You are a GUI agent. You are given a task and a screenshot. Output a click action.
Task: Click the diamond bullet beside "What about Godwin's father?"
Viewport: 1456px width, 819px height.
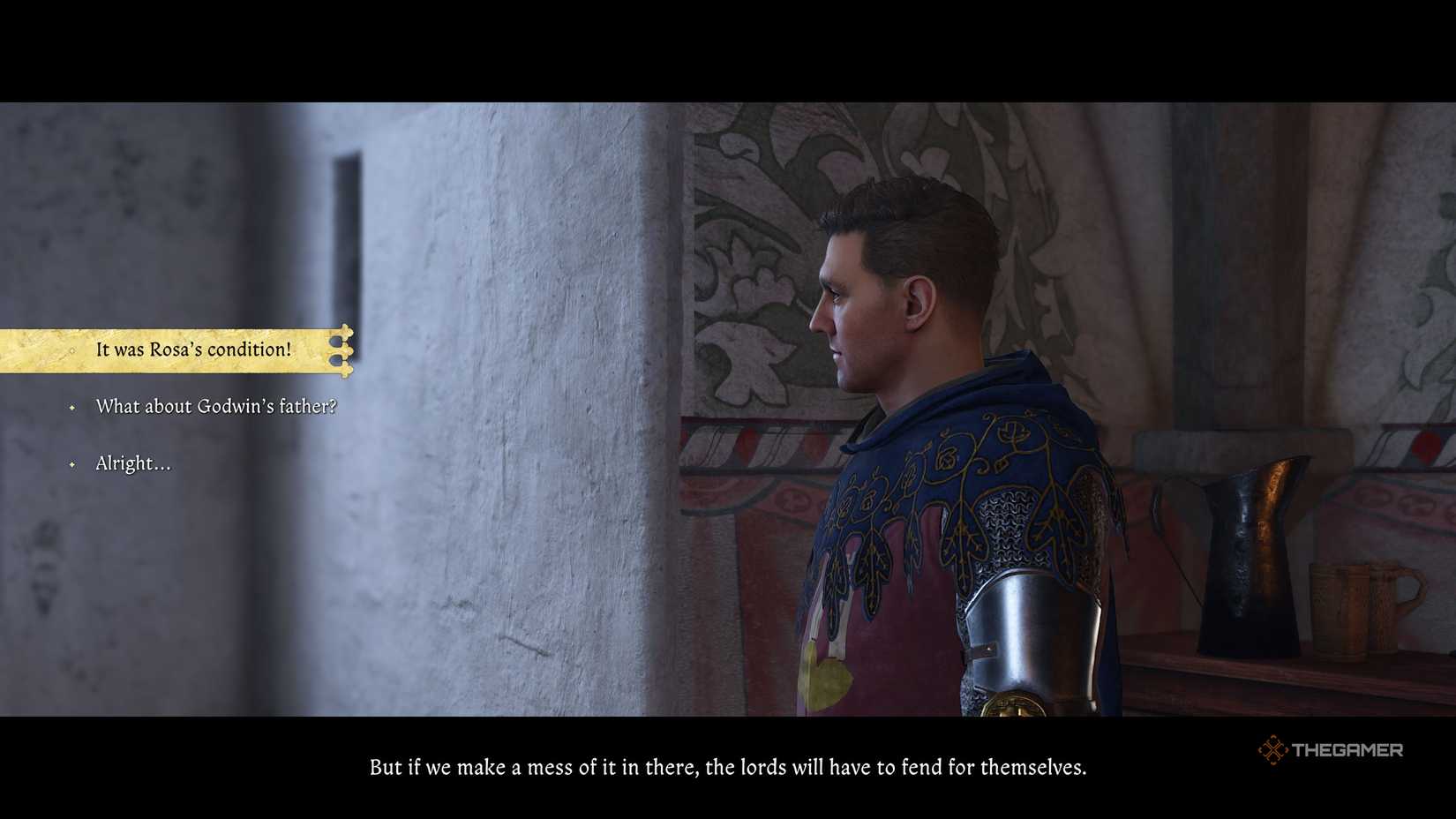click(72, 408)
